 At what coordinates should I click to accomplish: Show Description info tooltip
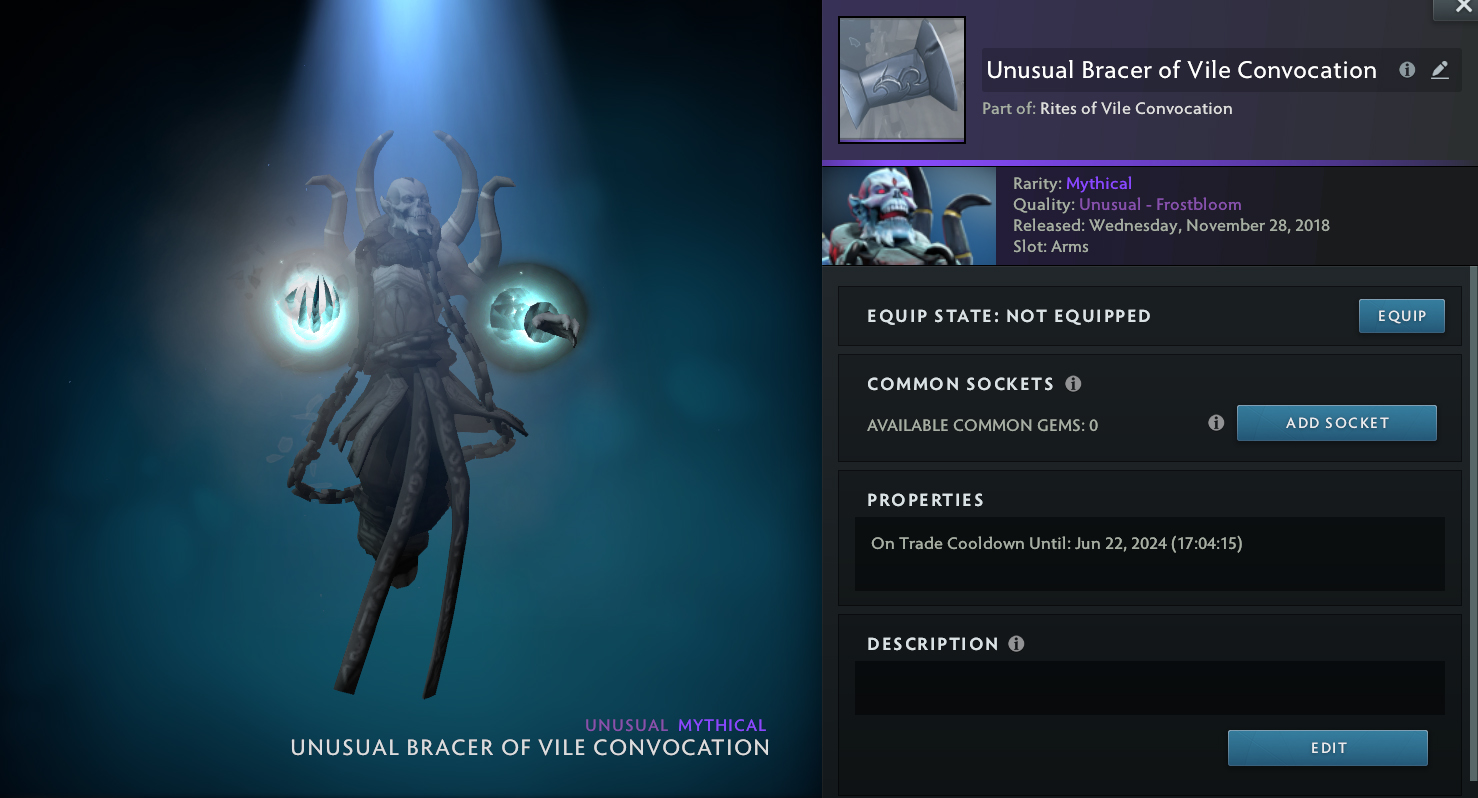click(1016, 644)
